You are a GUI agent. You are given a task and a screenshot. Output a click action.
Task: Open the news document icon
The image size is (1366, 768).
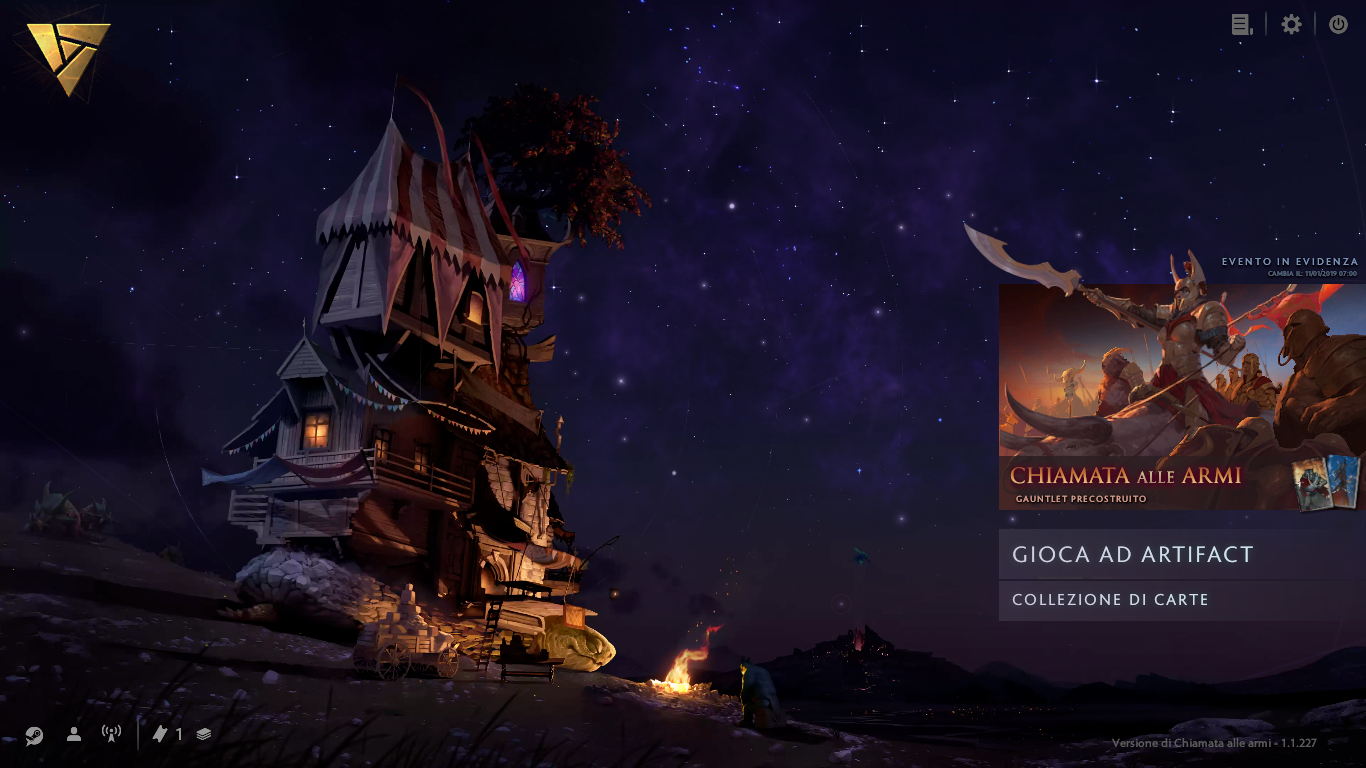[1242, 25]
